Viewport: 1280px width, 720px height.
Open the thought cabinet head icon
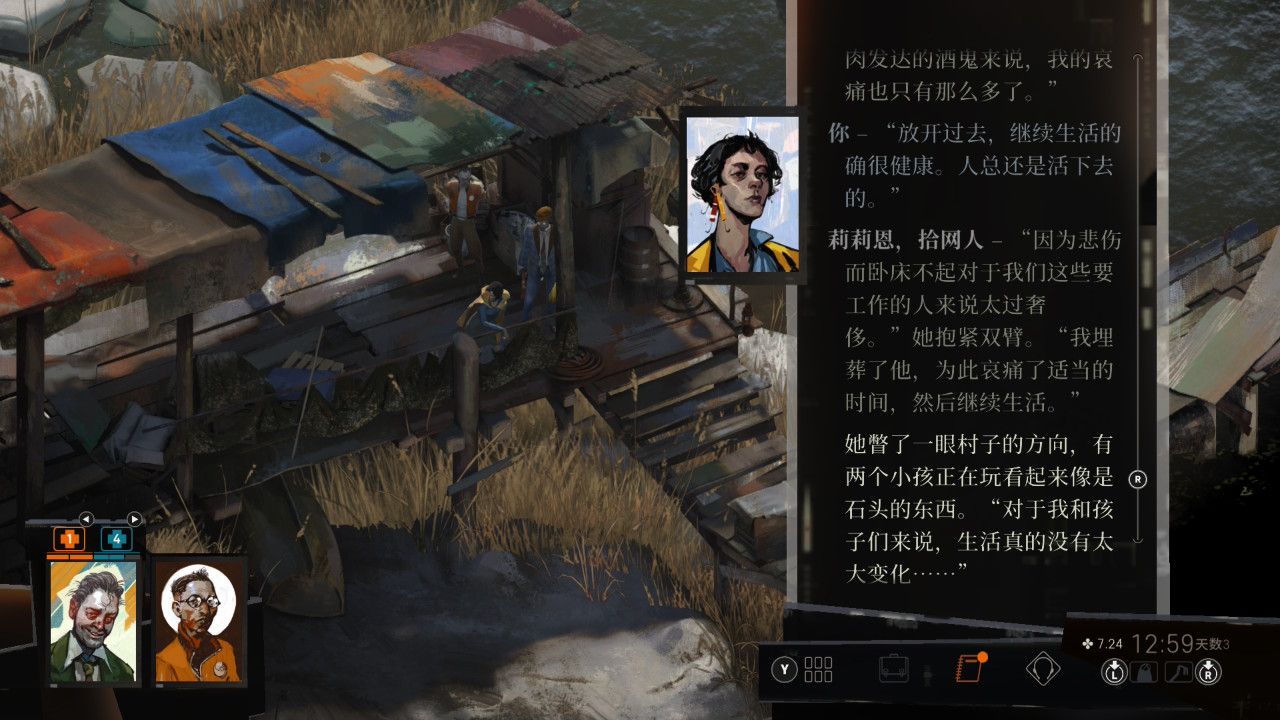(x=1042, y=669)
